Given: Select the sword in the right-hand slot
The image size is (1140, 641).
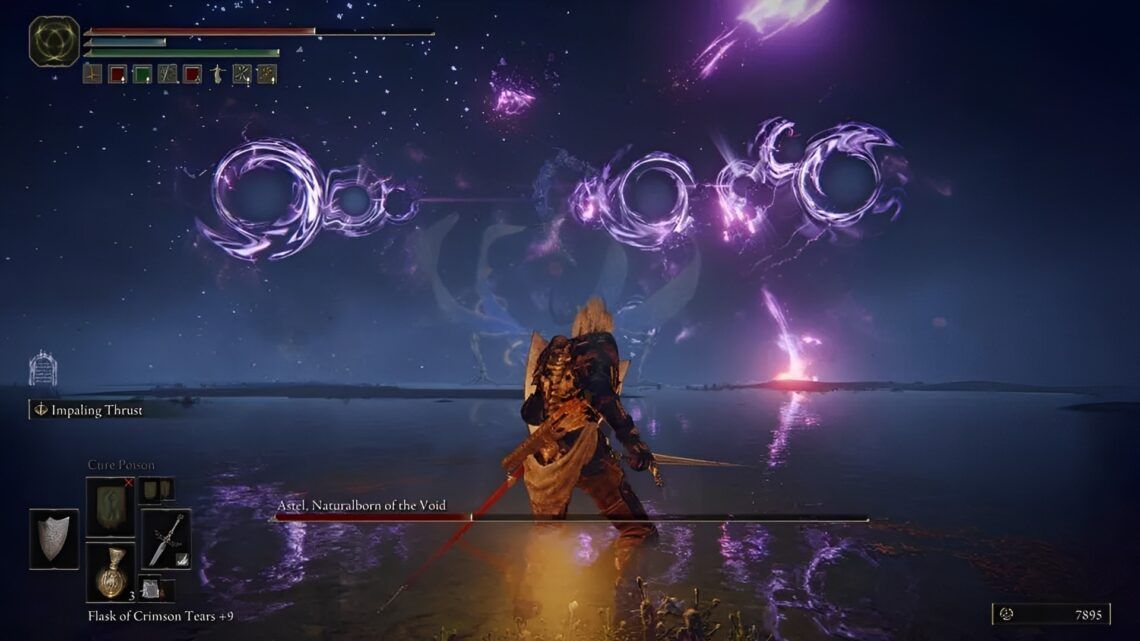Looking at the screenshot, I should pyautogui.click(x=165, y=539).
